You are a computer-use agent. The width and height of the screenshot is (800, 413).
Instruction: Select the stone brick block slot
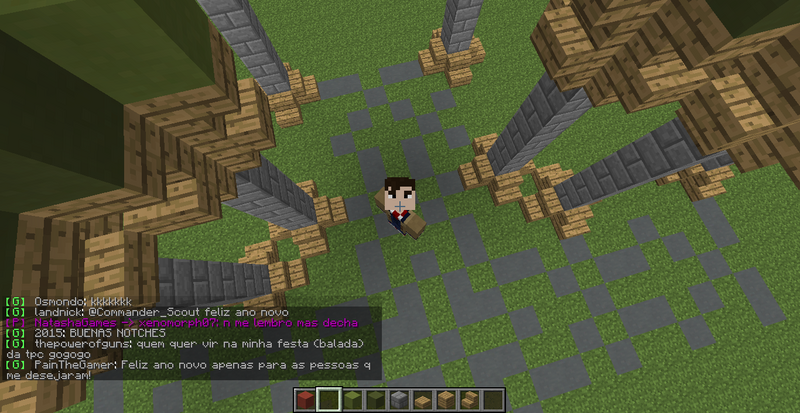[x=399, y=401]
